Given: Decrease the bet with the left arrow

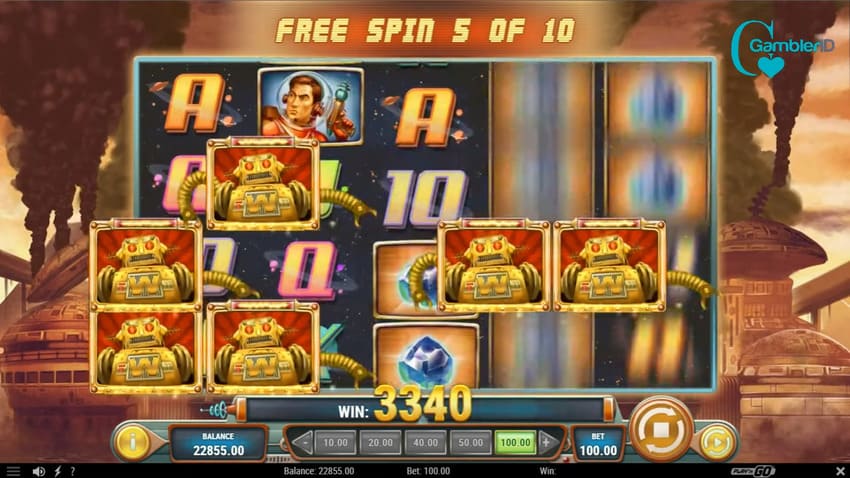Looking at the screenshot, I should [301, 441].
